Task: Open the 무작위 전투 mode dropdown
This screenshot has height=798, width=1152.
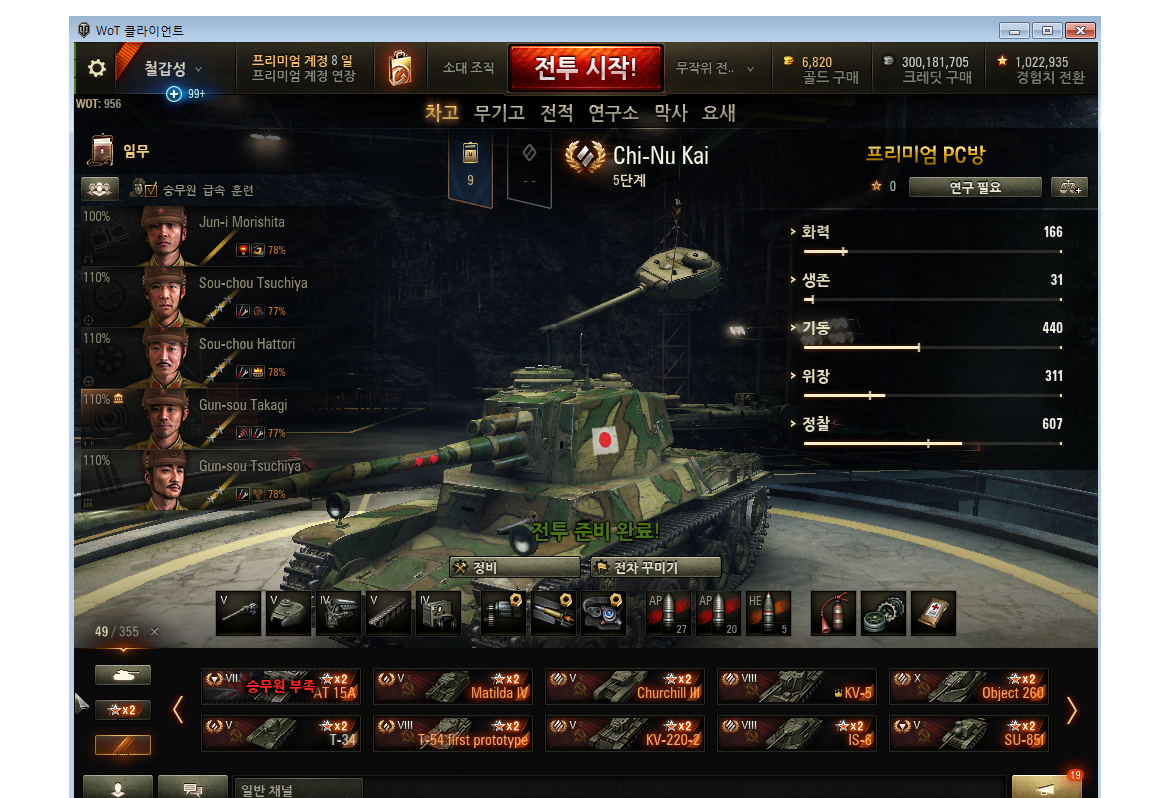Action: click(x=714, y=68)
